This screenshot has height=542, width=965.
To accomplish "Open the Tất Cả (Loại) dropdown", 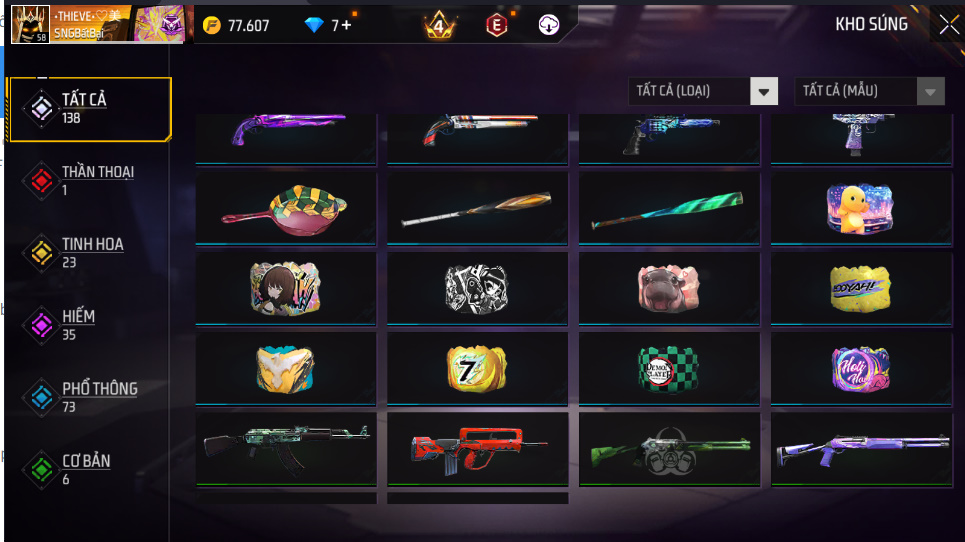I will pyautogui.click(x=703, y=91).
